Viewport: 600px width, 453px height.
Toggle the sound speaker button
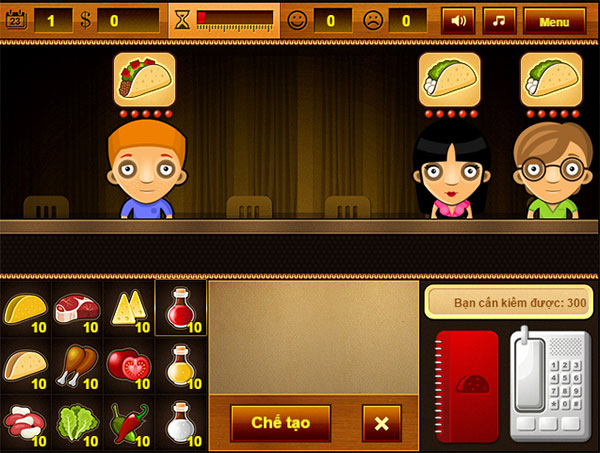coord(458,20)
